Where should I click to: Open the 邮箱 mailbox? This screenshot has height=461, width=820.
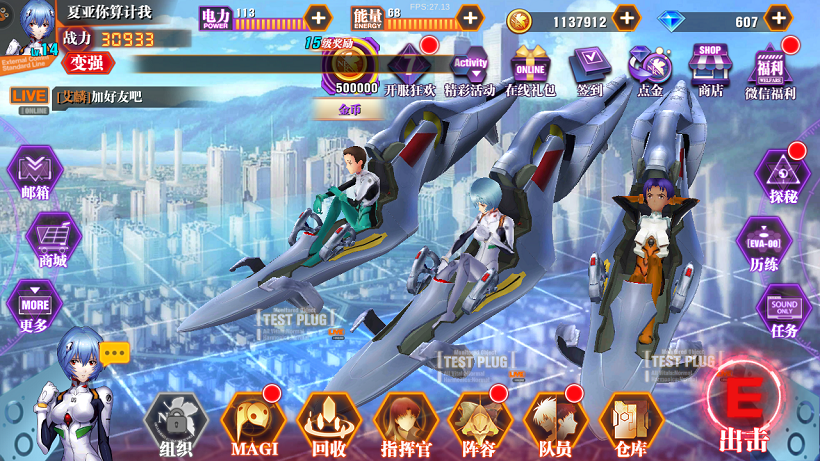[35, 173]
